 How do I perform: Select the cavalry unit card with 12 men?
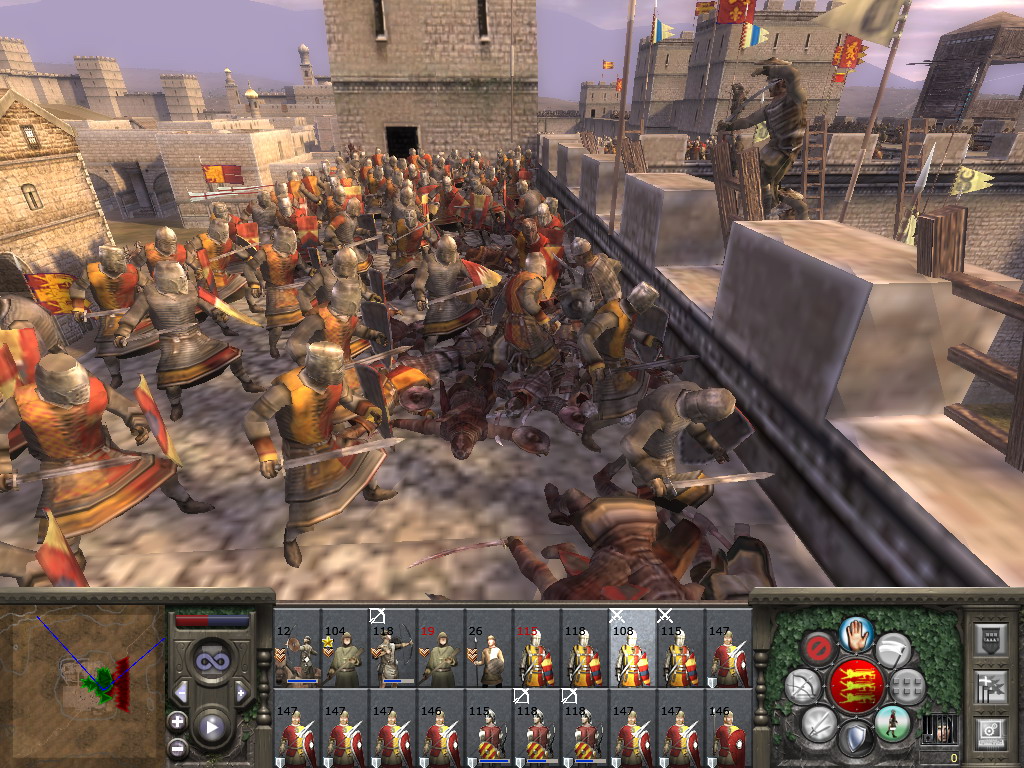tap(297, 649)
